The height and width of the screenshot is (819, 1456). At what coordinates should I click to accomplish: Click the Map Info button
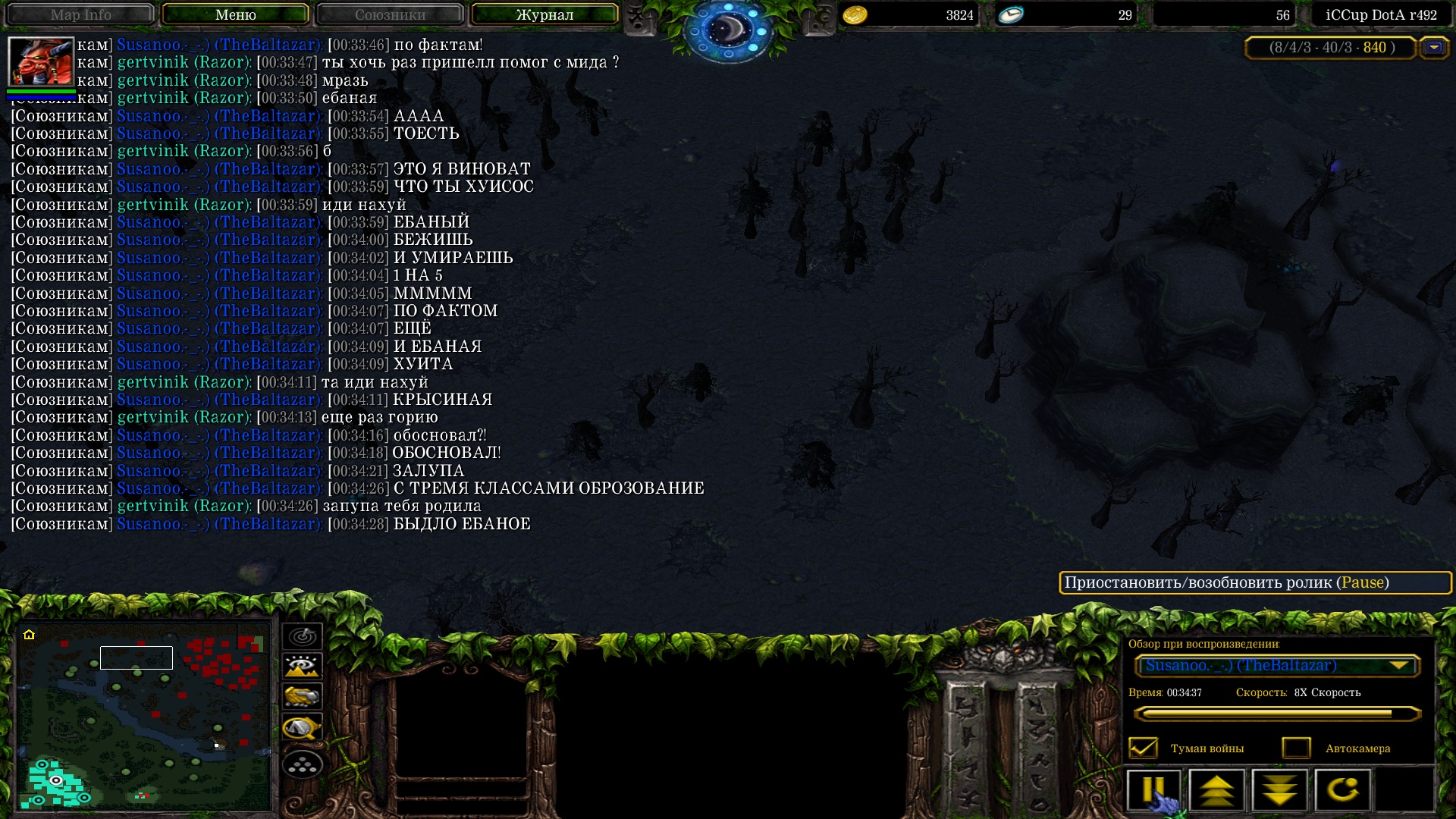point(80,14)
